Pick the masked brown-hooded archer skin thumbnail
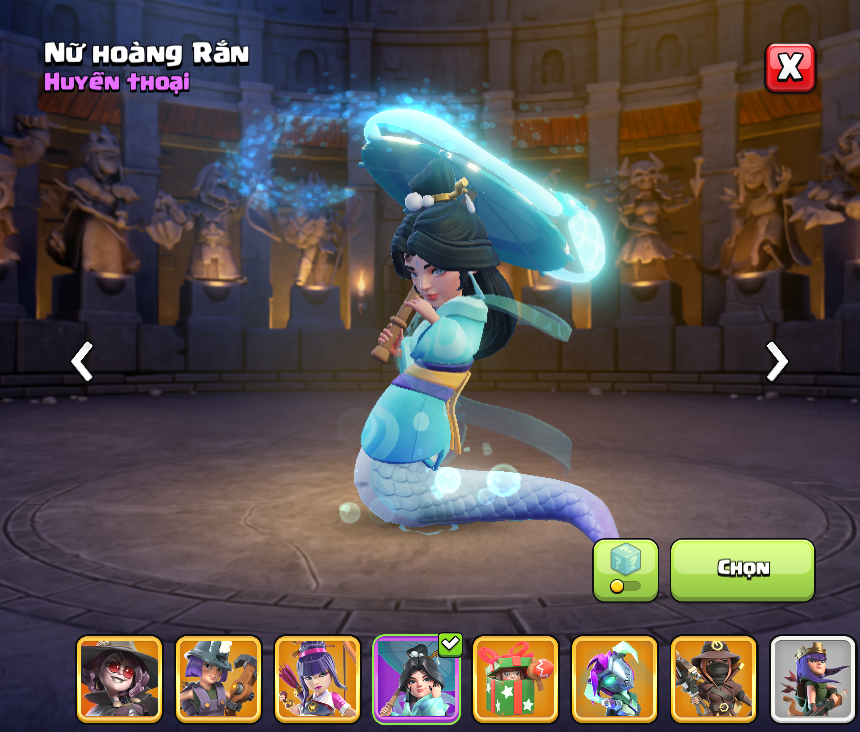Image resolution: width=860 pixels, height=732 pixels. pyautogui.click(x=713, y=679)
